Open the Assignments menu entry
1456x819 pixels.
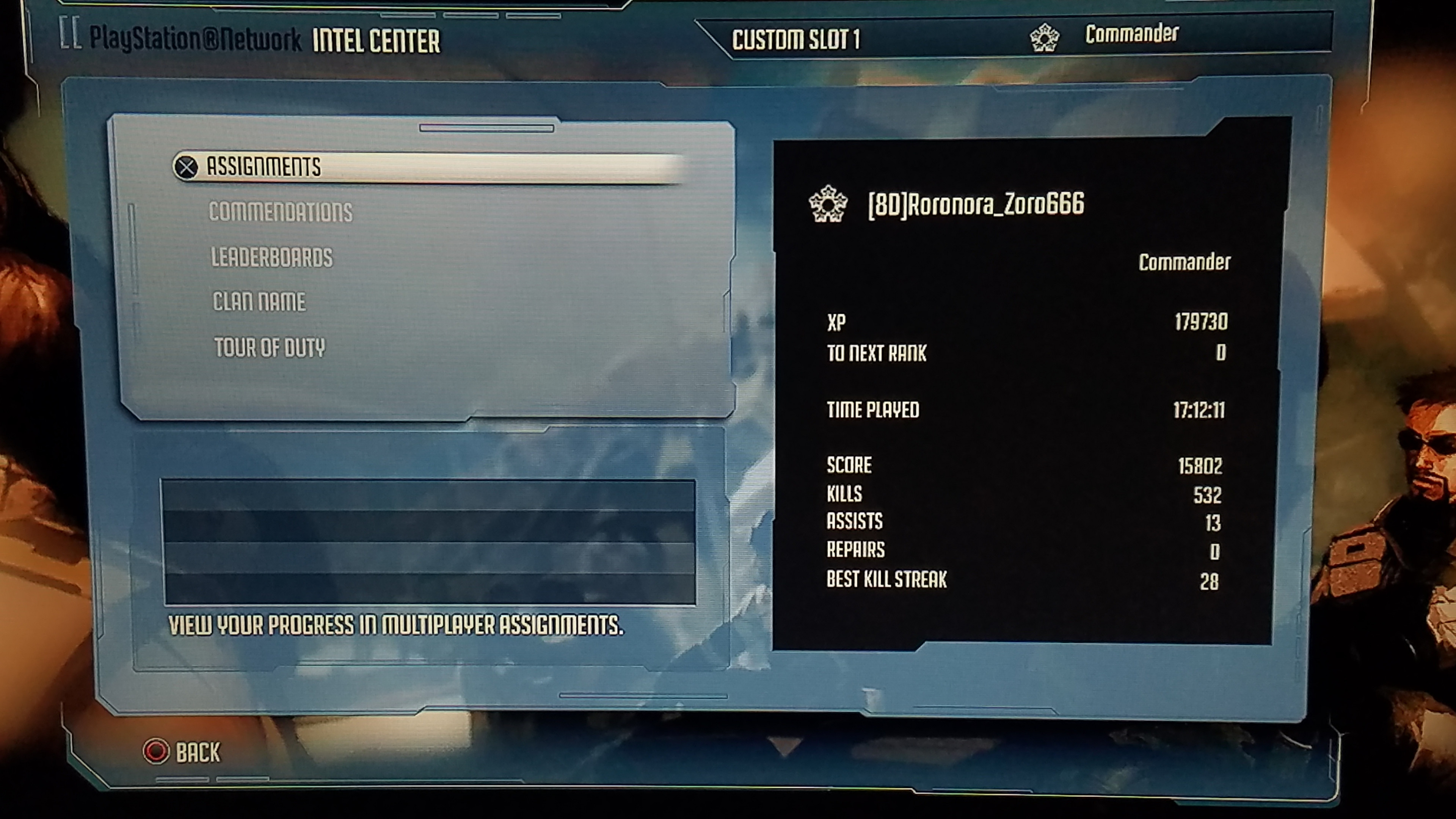[x=264, y=167]
